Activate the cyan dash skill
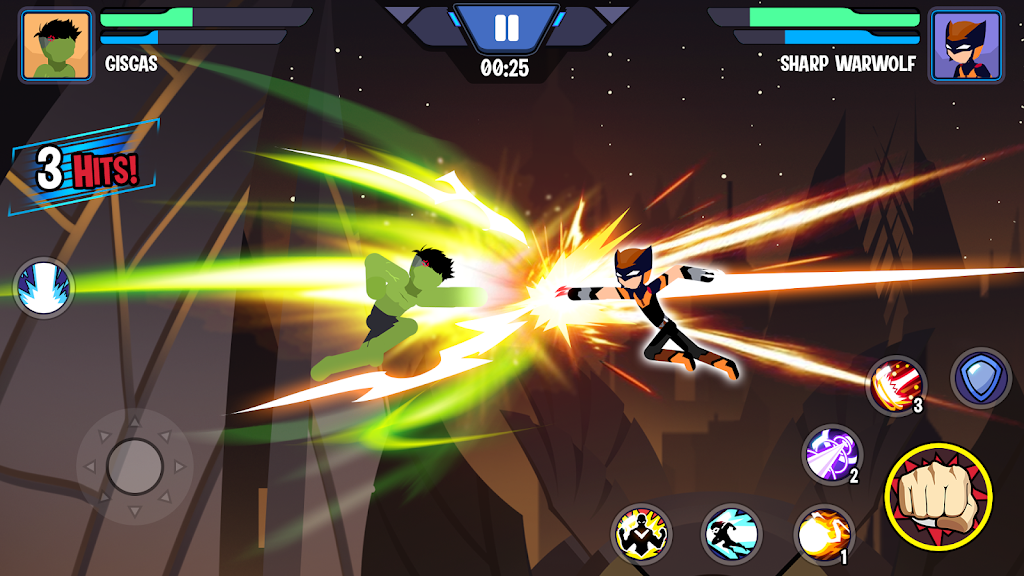The height and width of the screenshot is (576, 1024). coord(732,534)
